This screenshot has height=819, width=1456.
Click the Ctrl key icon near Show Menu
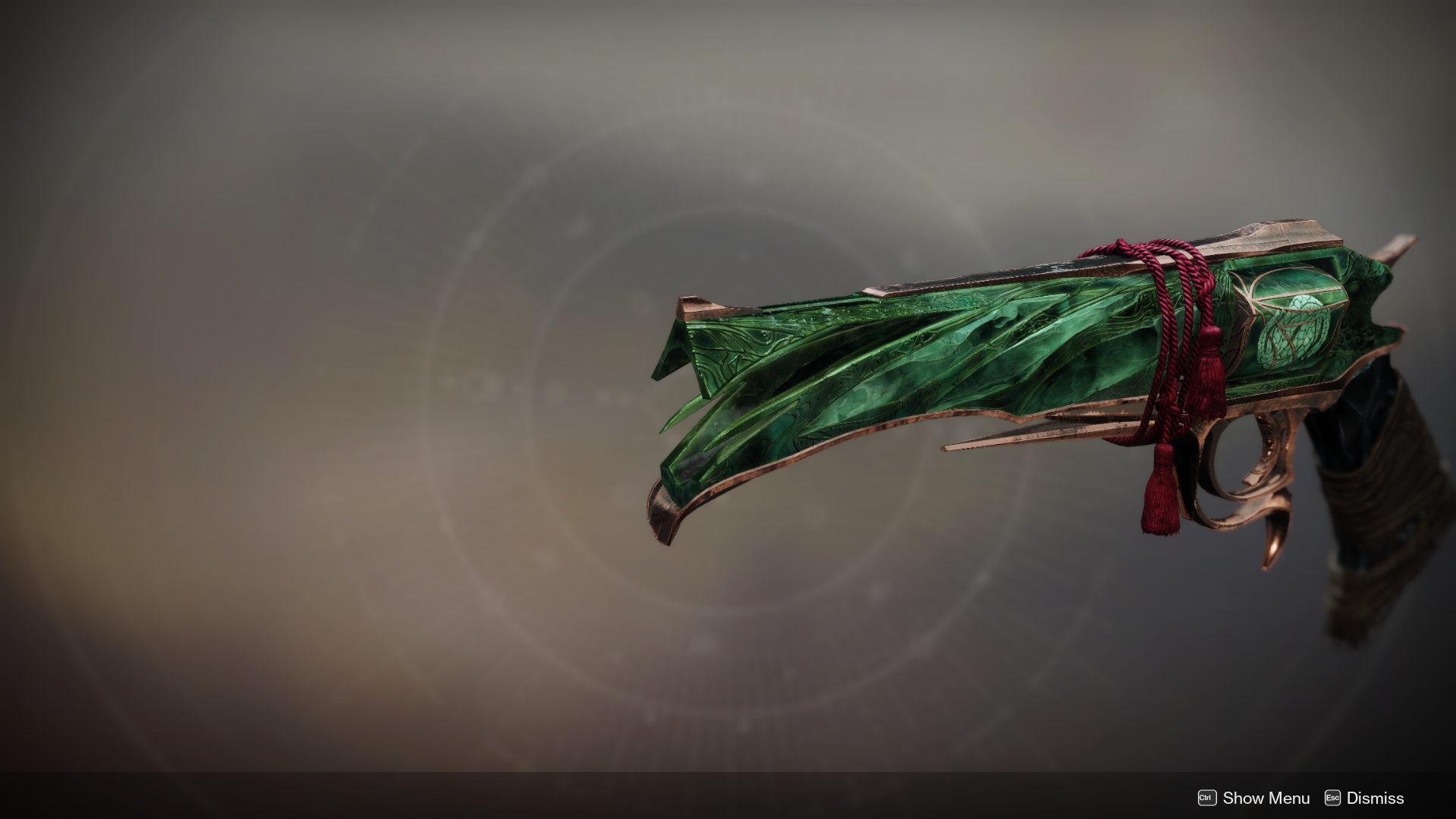click(x=1206, y=798)
